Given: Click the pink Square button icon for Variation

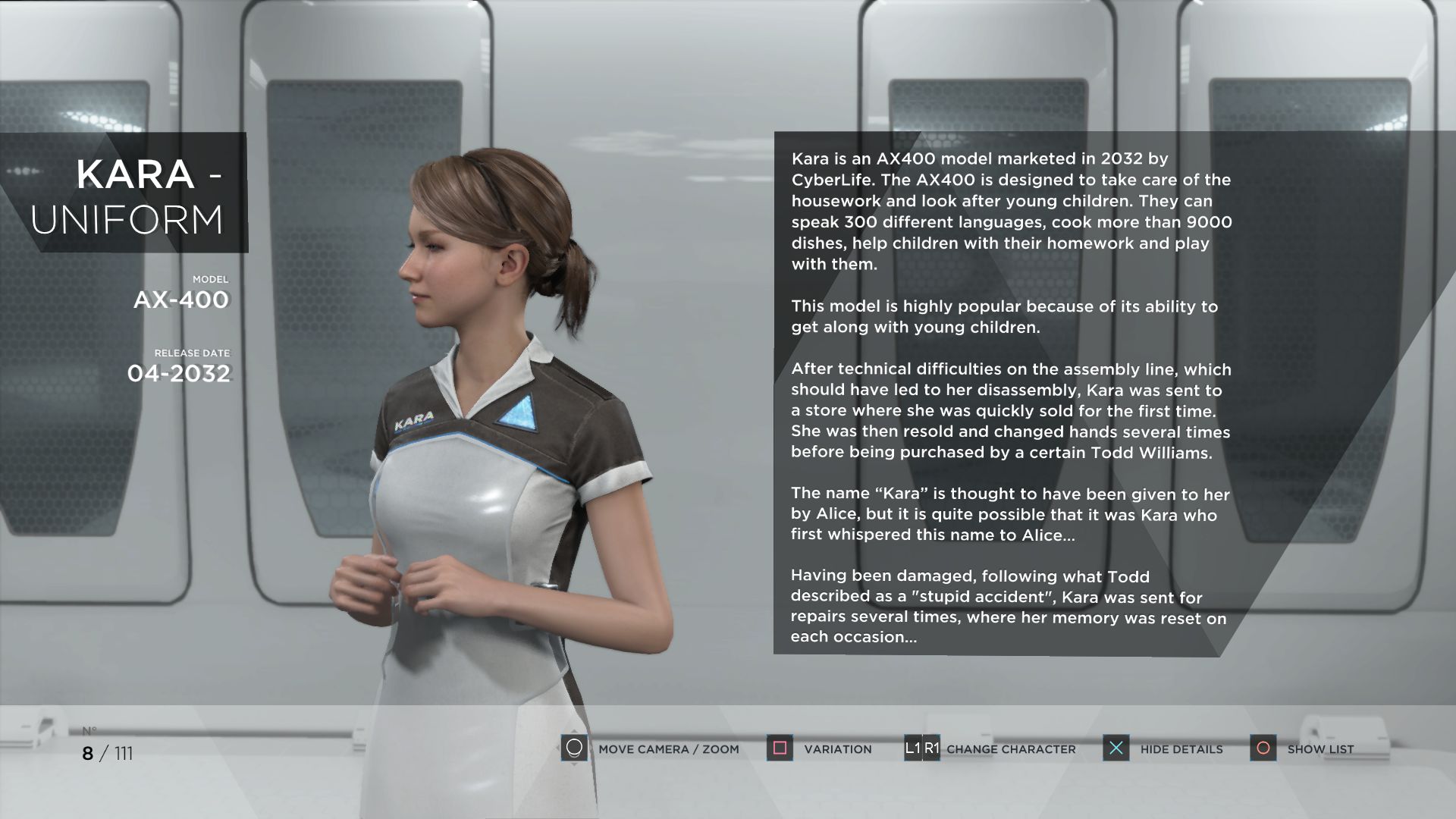Looking at the screenshot, I should click(779, 748).
